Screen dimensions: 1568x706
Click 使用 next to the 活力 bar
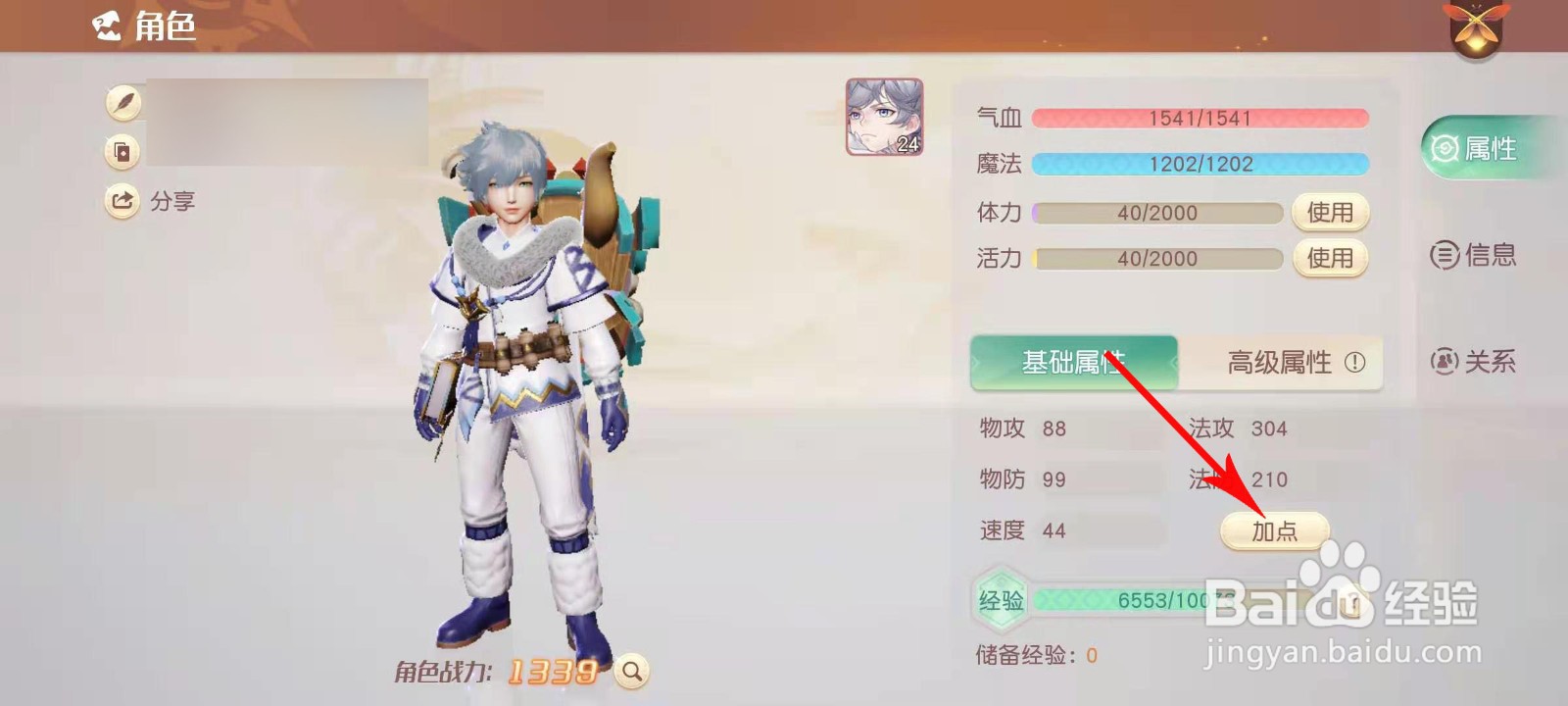coord(1331,259)
